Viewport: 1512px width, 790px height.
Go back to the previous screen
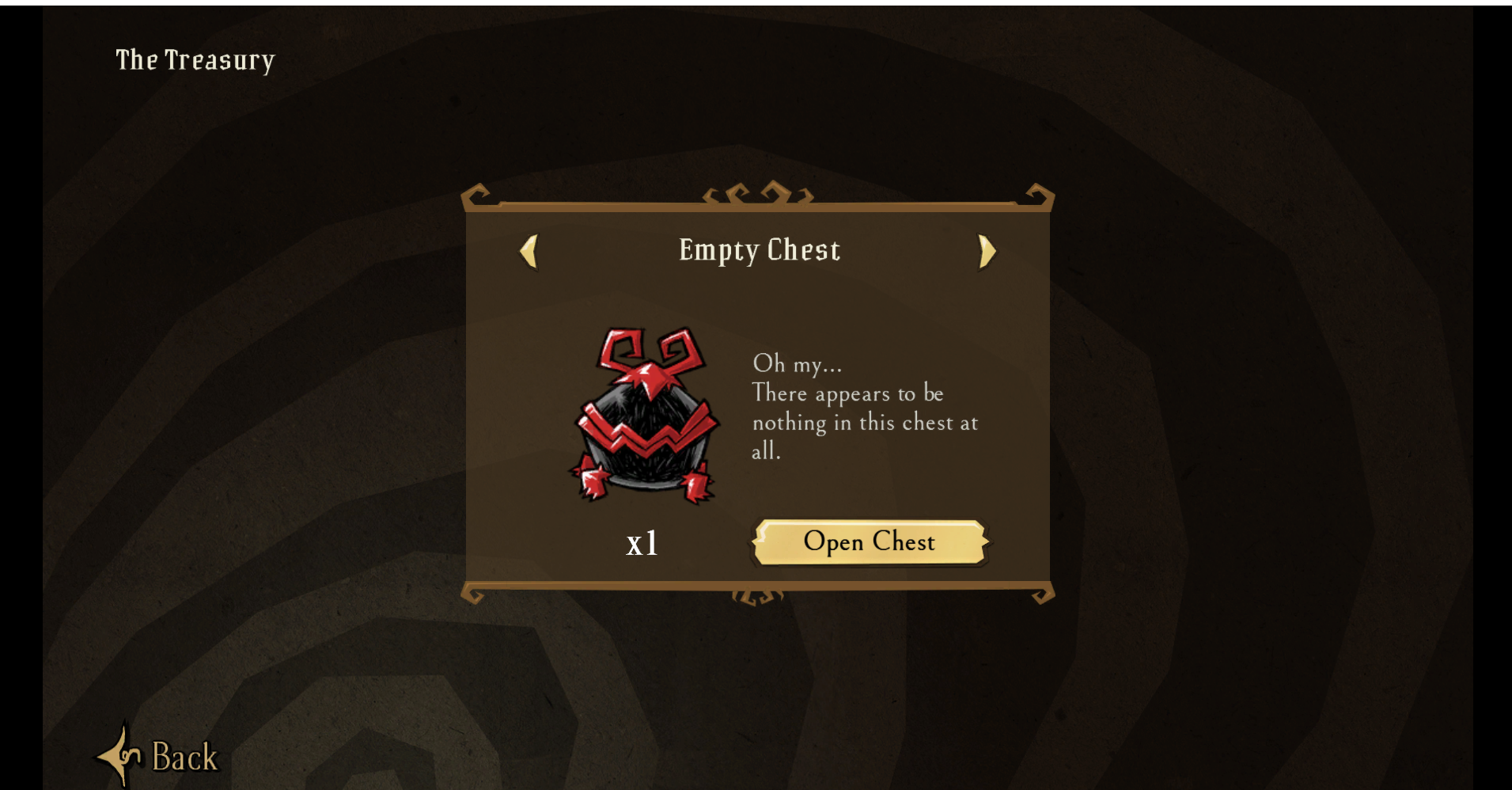coord(158,756)
